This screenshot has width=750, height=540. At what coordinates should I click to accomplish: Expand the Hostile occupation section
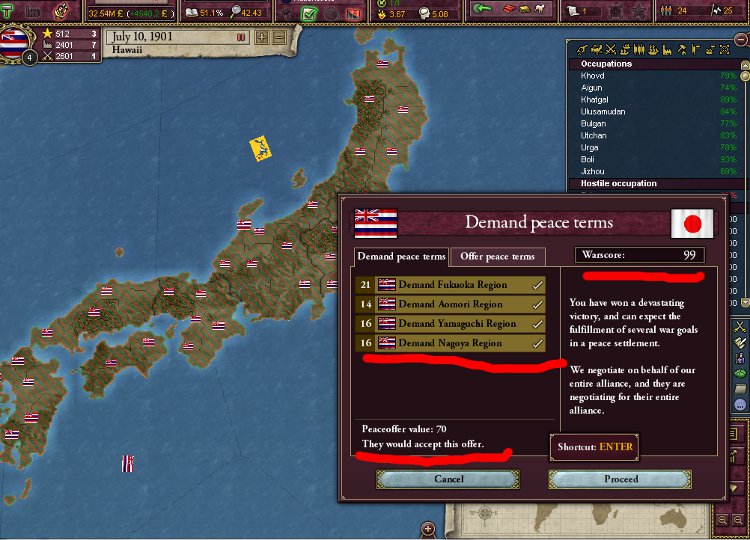click(x=620, y=183)
